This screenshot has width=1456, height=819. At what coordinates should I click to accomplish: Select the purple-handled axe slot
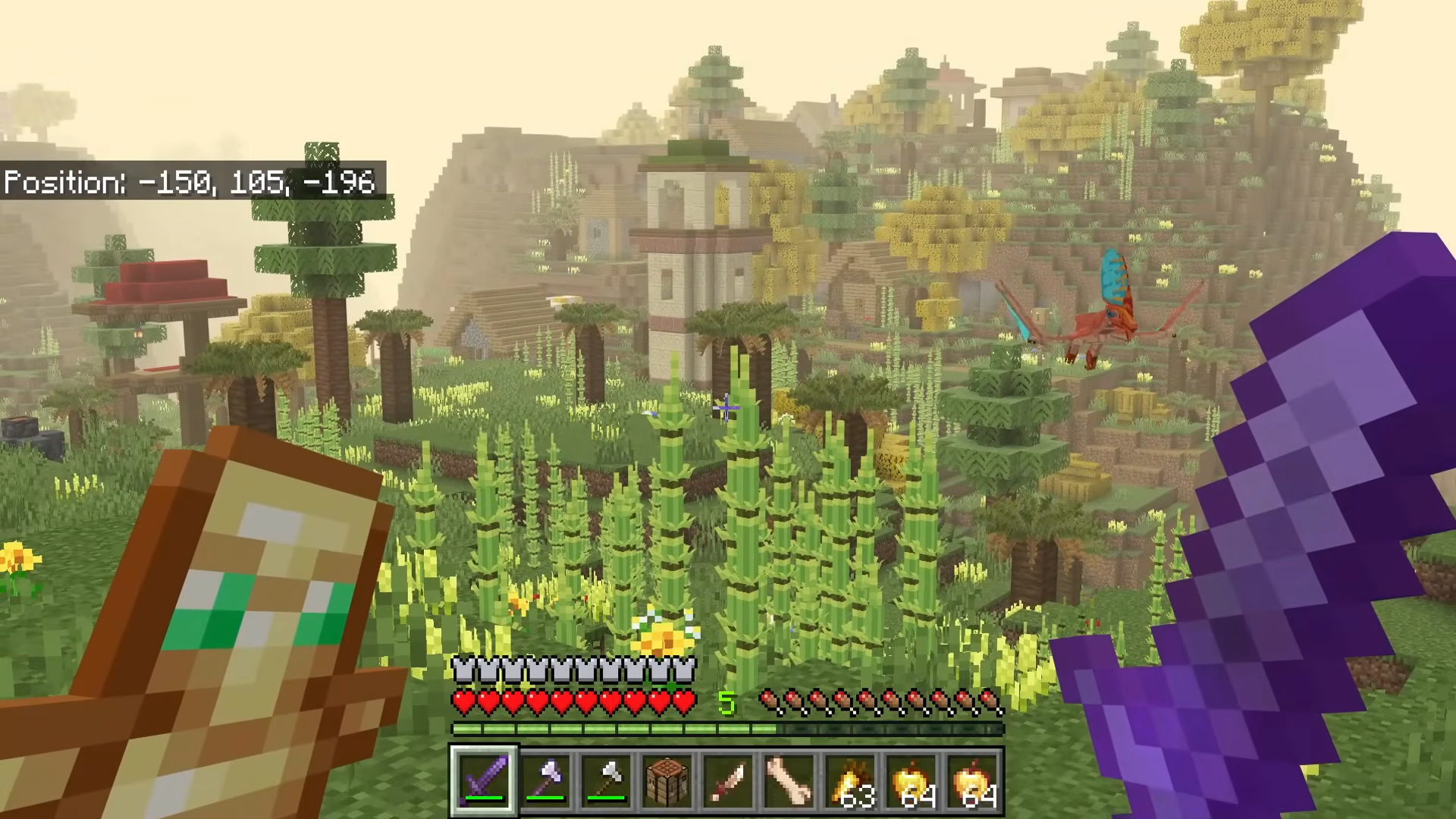point(545,780)
